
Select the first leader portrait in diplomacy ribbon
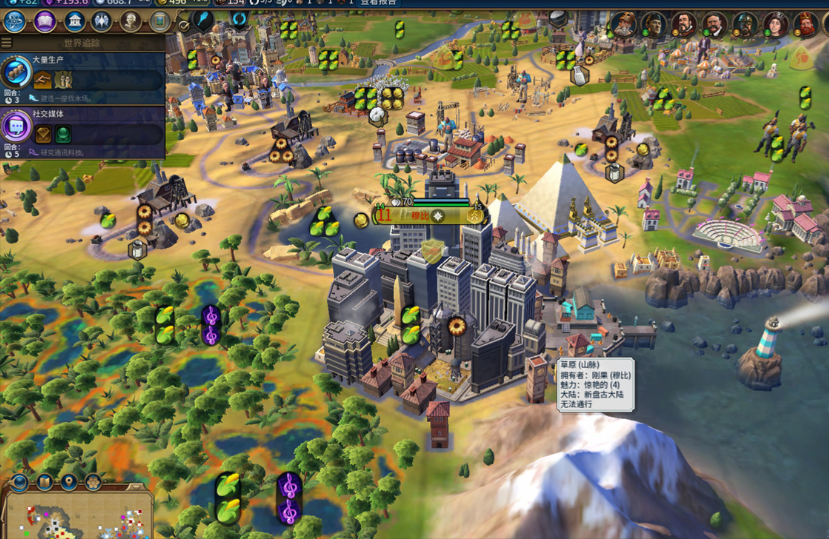623,24
